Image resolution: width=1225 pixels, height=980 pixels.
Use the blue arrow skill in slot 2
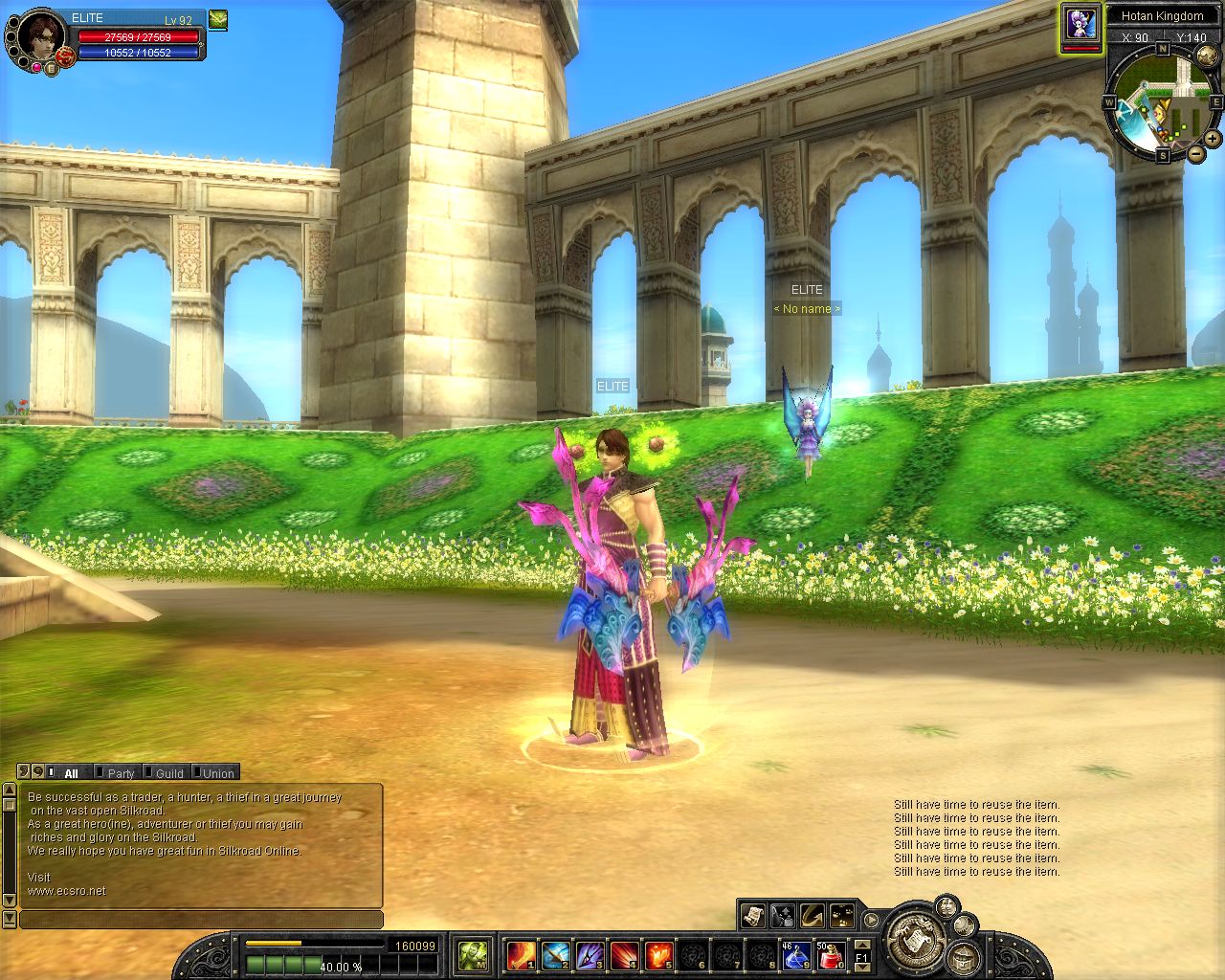pyautogui.click(x=555, y=954)
